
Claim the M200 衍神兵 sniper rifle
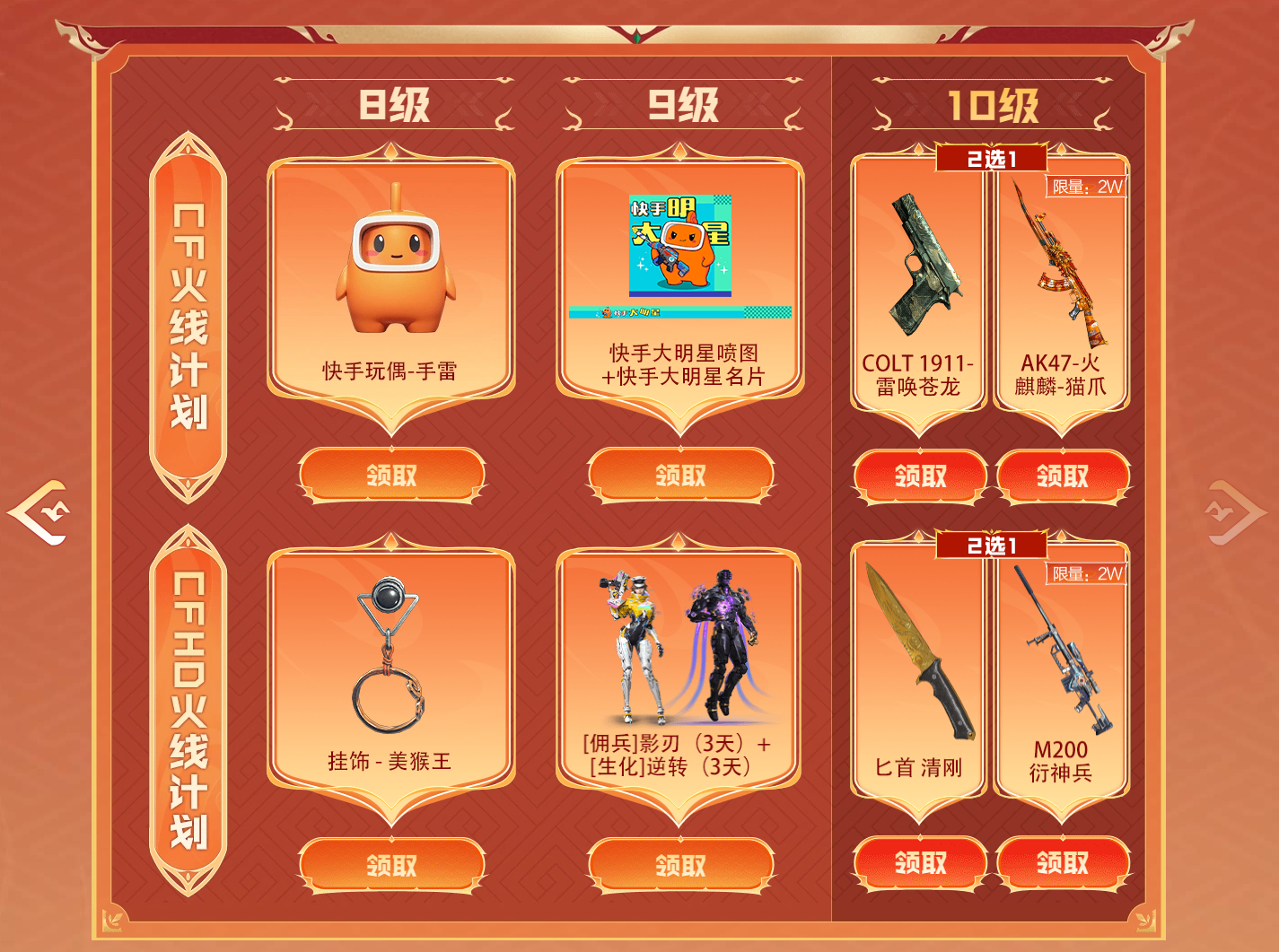click(1063, 863)
